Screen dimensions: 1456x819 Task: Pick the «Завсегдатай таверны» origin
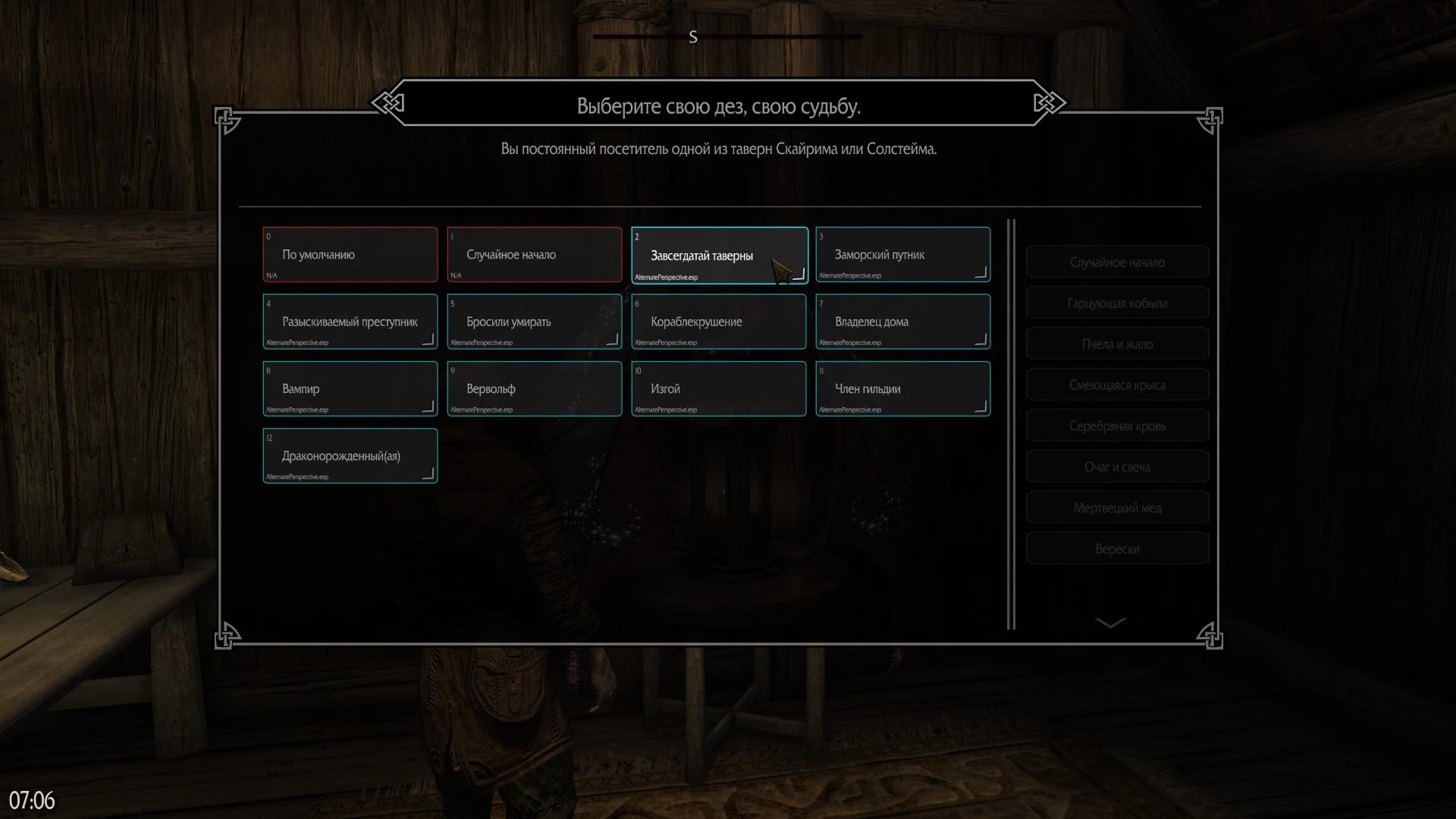click(718, 256)
